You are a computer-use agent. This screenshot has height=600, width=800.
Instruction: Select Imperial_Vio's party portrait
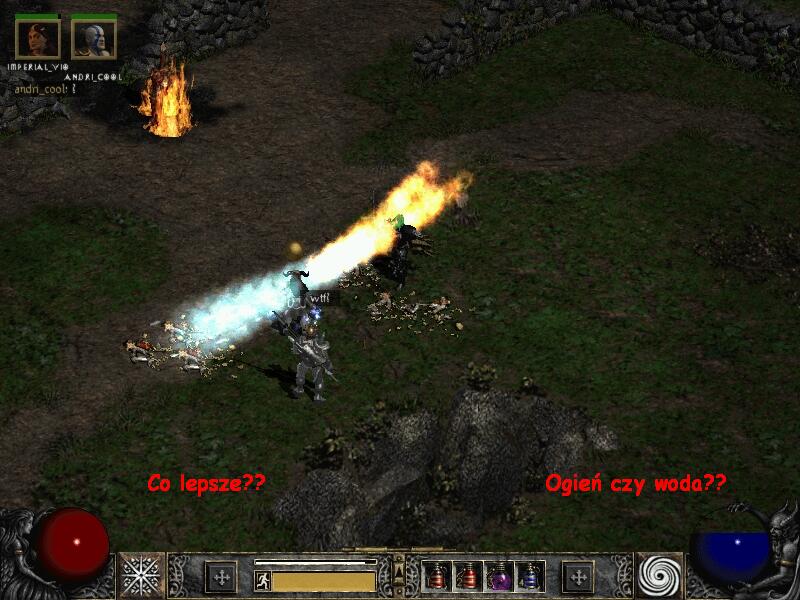pos(38,38)
